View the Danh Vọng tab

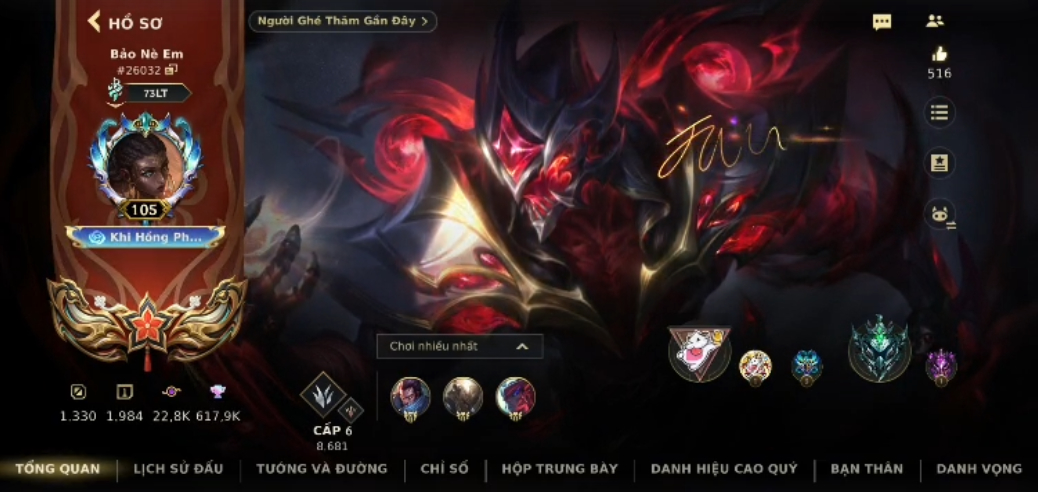[x=979, y=468]
